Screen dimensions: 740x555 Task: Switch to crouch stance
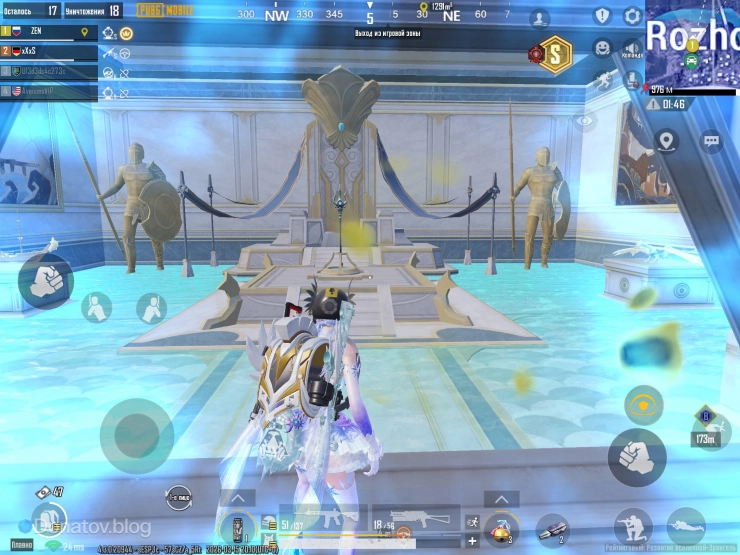(x=632, y=526)
